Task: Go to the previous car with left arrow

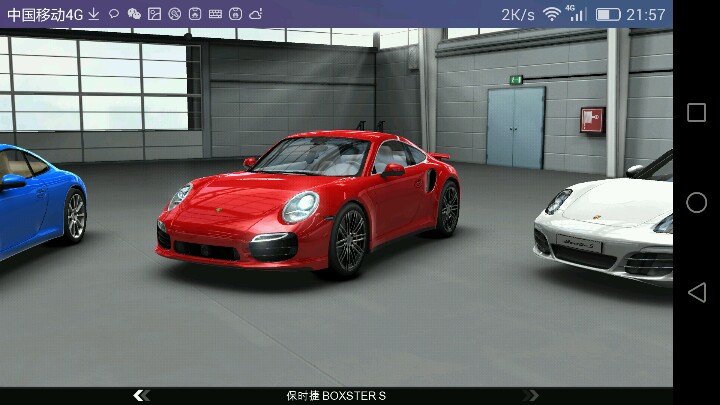Action: click(x=140, y=396)
